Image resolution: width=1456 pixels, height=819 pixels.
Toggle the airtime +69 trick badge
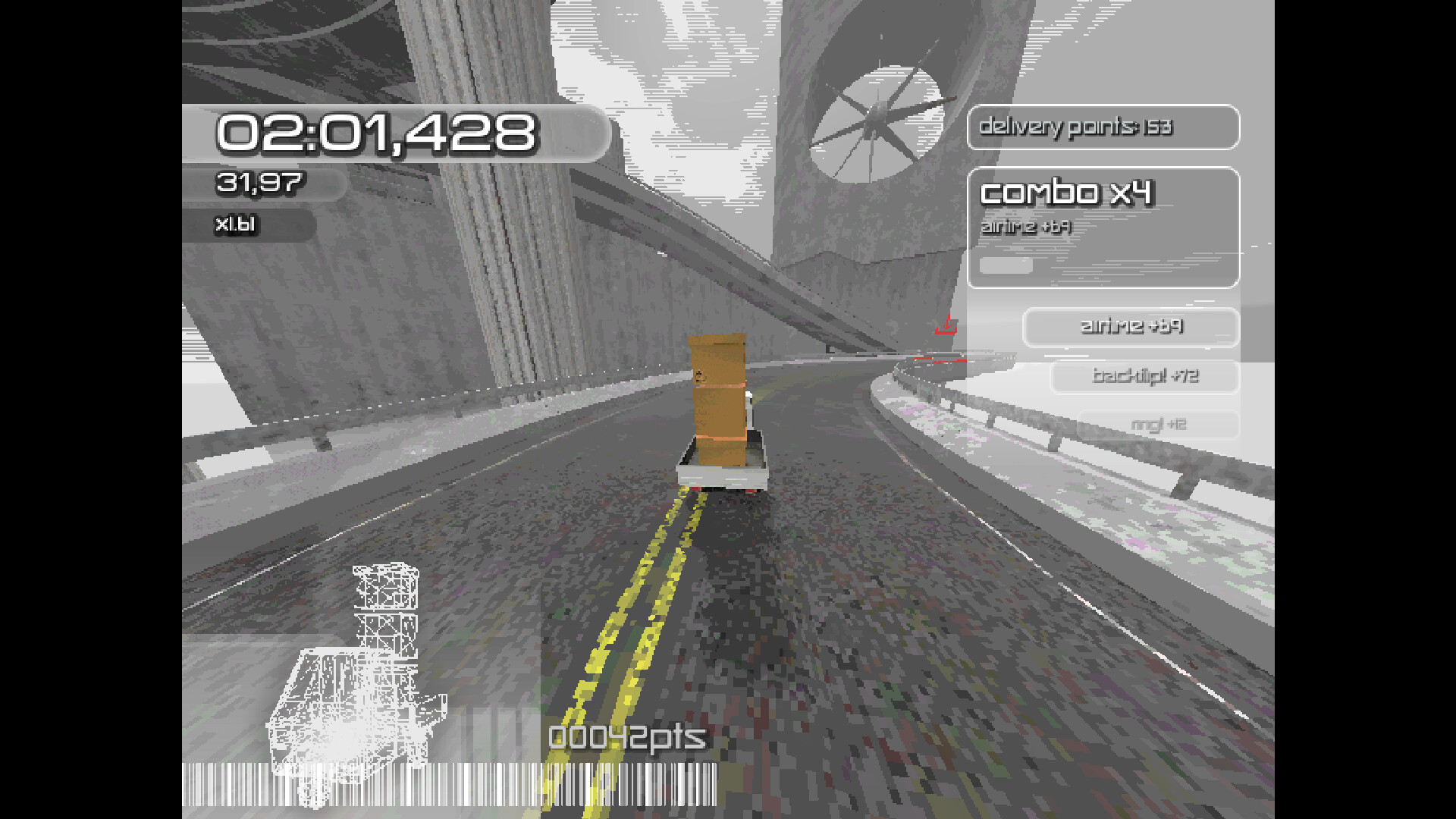point(1130,328)
